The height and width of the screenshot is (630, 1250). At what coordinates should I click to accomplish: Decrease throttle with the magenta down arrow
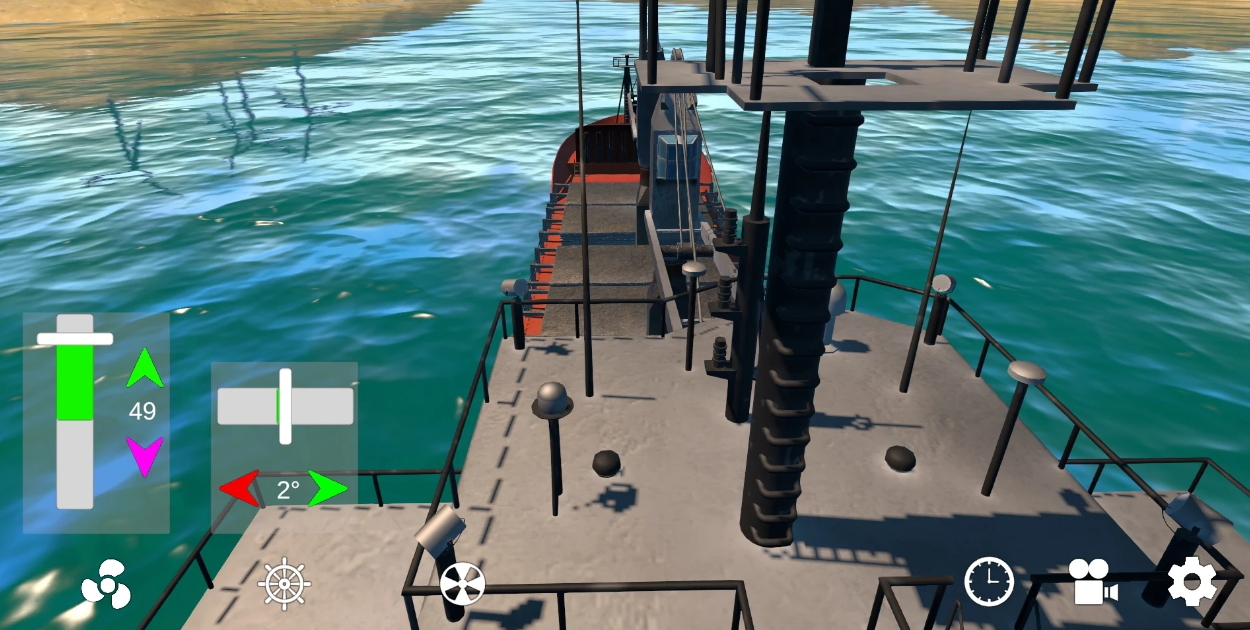tap(145, 456)
